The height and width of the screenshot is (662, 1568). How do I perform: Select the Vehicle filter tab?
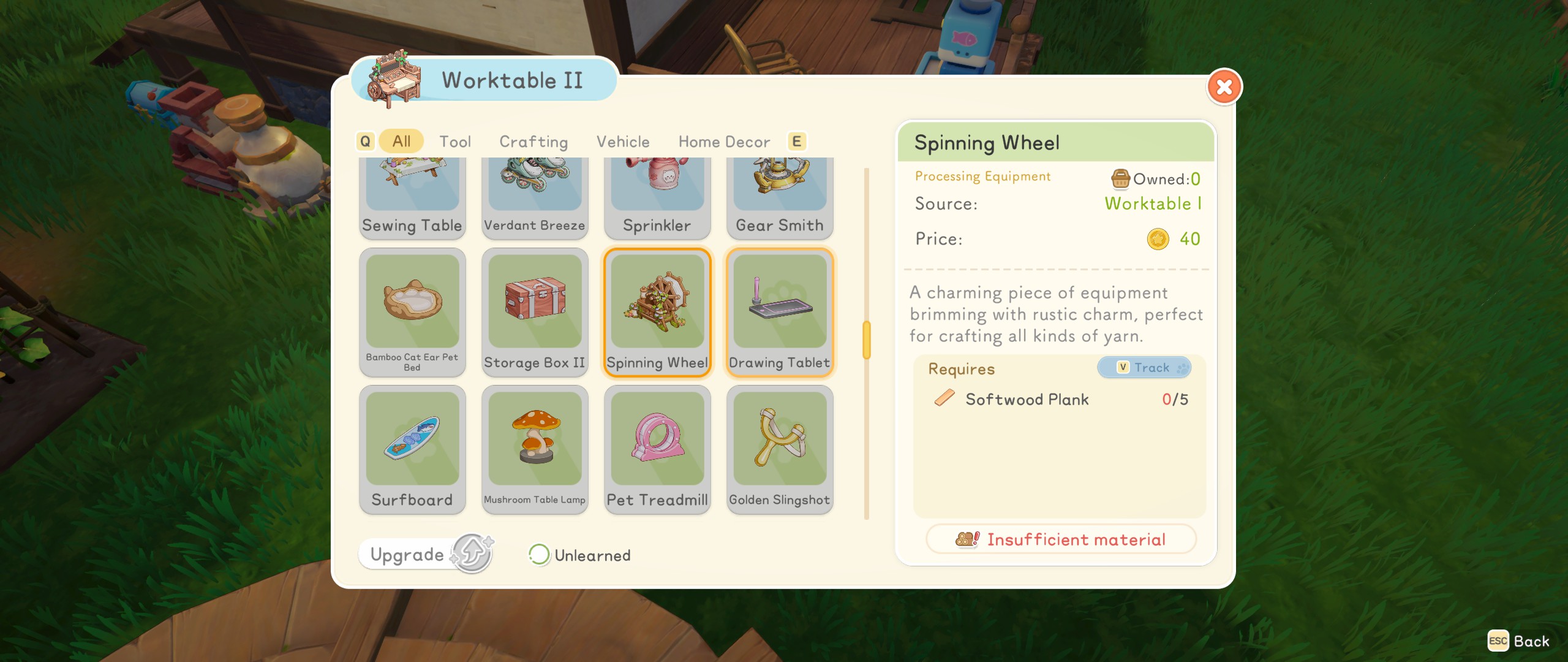[x=622, y=142]
